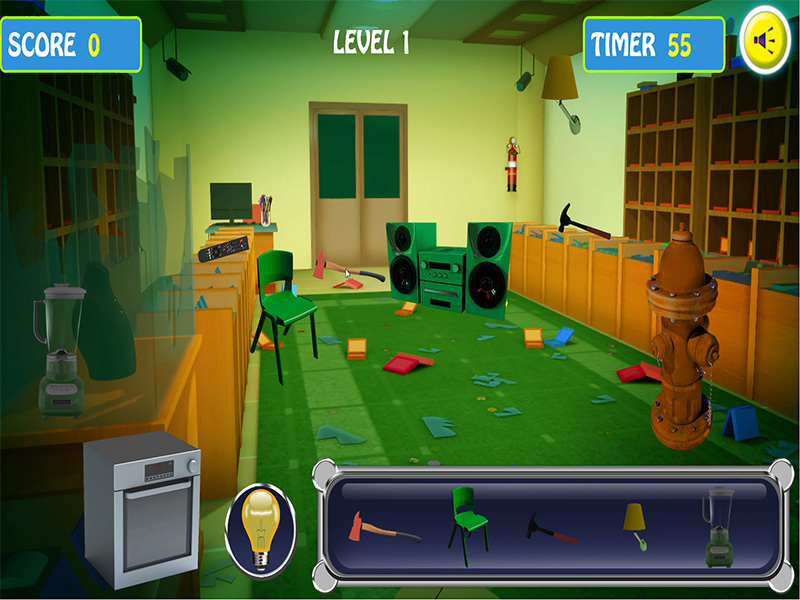
Task: Choose the hammer in the item bar
Action: point(551,528)
